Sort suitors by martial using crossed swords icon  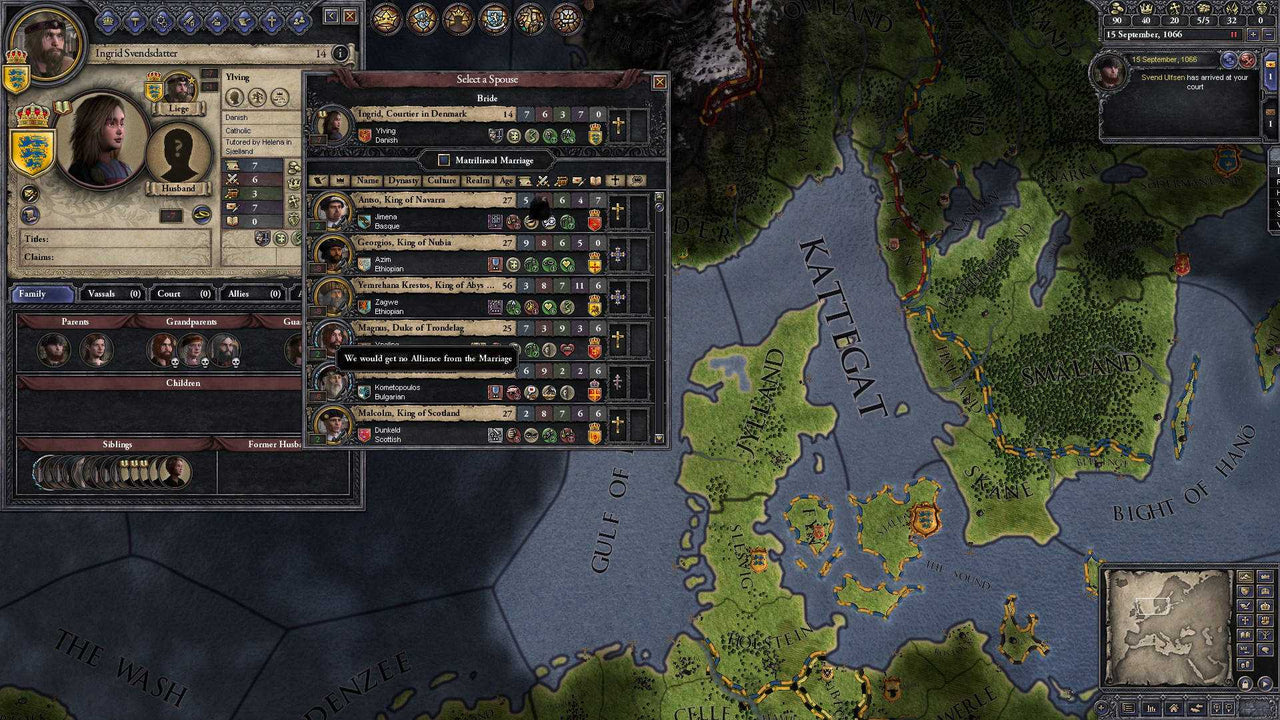click(x=542, y=181)
